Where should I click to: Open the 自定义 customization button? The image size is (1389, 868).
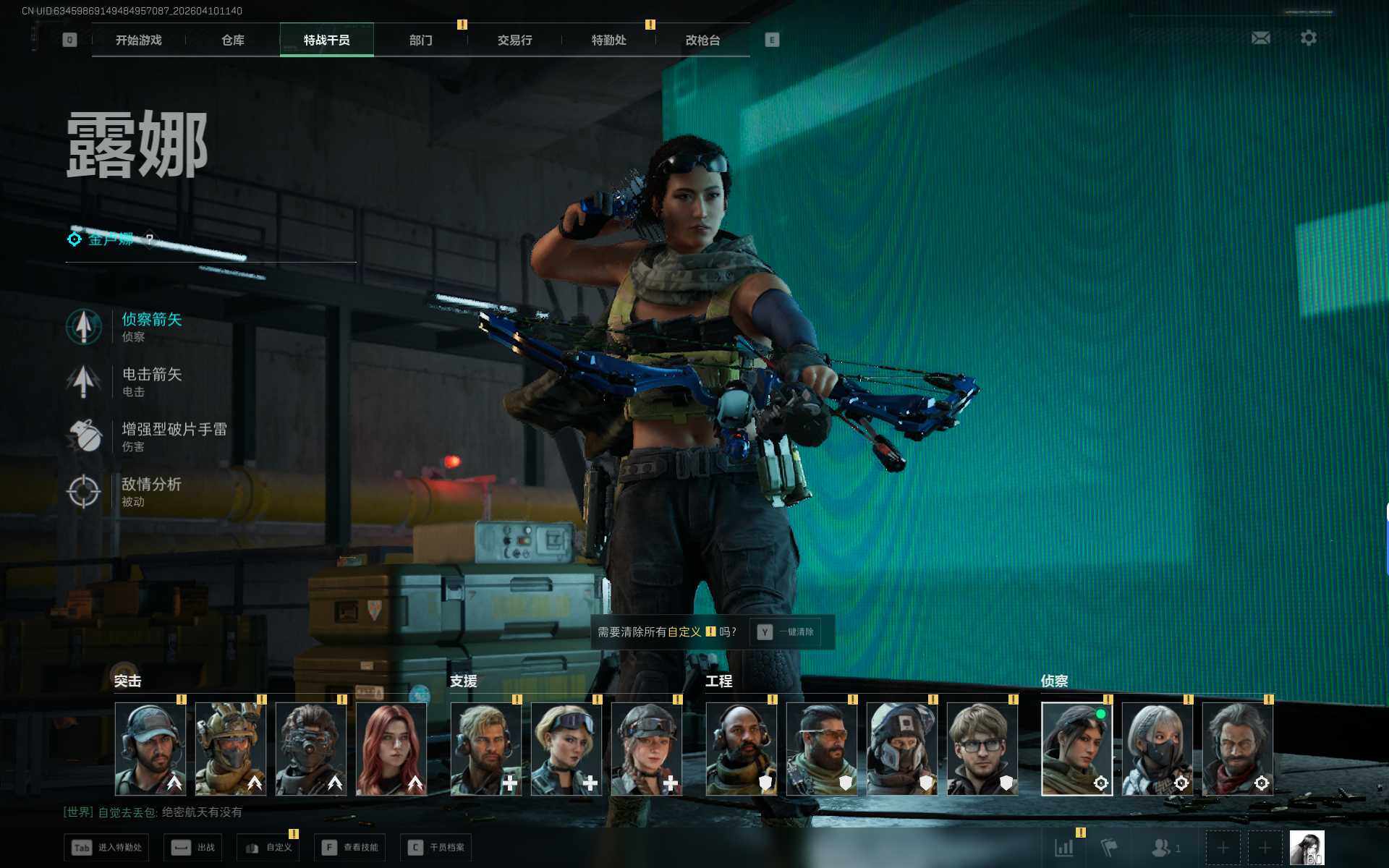pyautogui.click(x=268, y=848)
